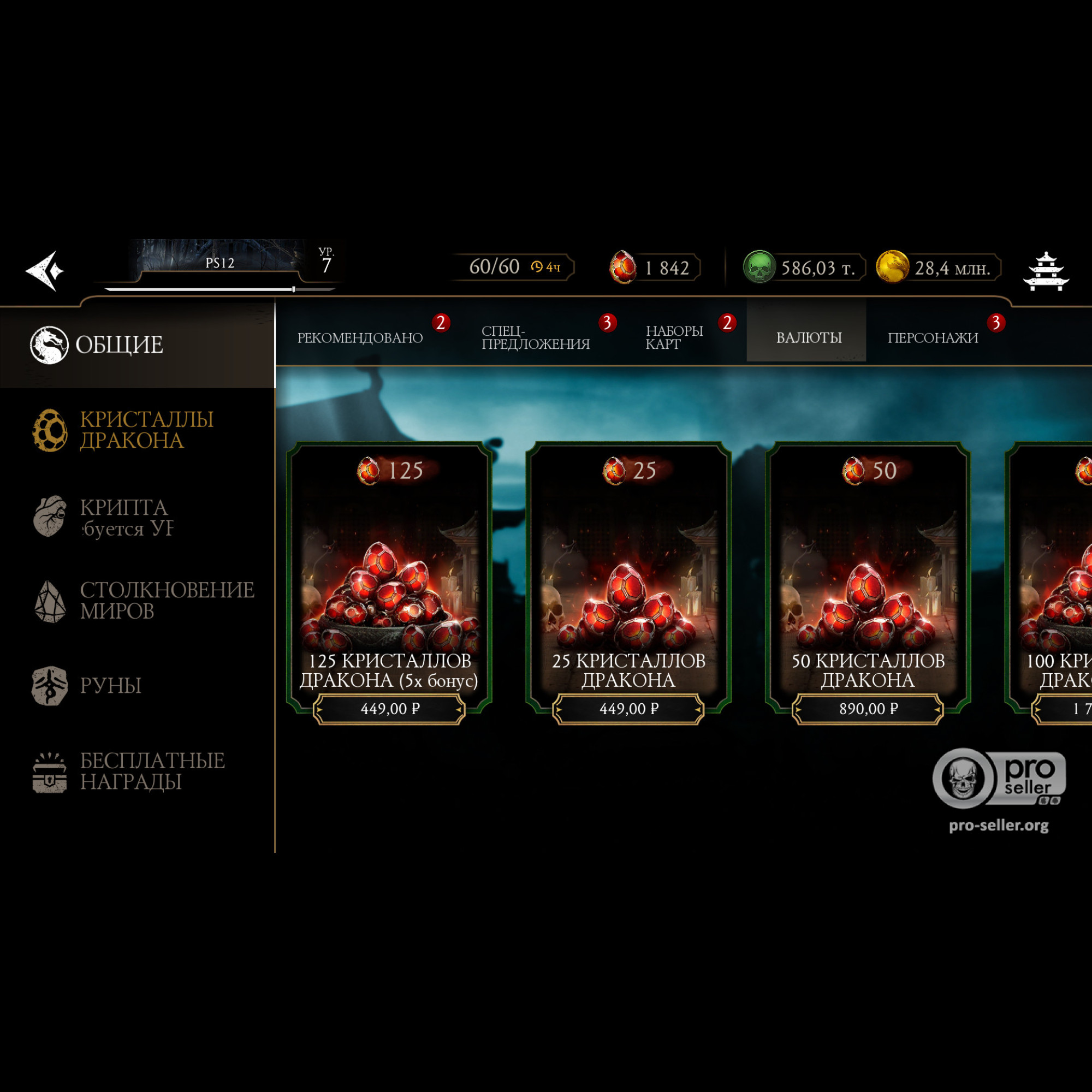This screenshot has width=1092, height=1092.
Task: Buy 50 dragon crystals for 890,00 ₽
Action: pyautogui.click(x=868, y=708)
